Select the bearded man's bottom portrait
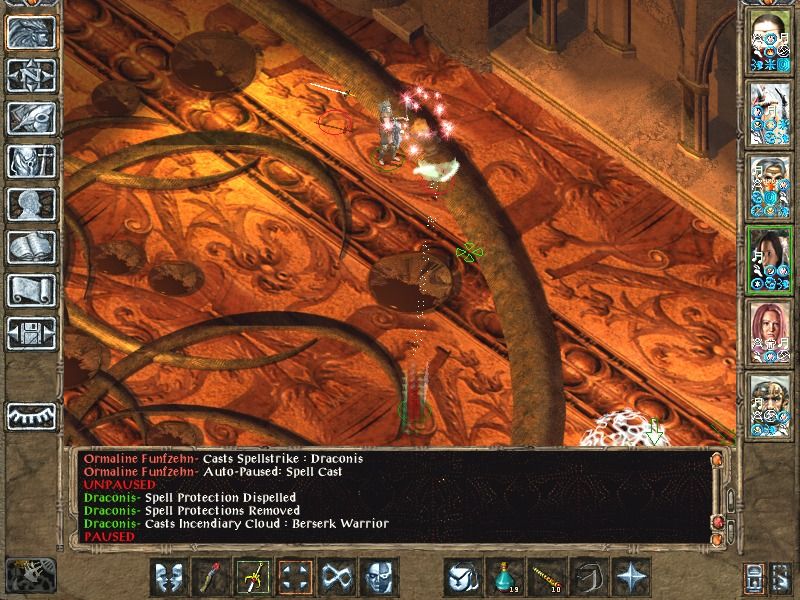The width and height of the screenshot is (800, 600). (x=770, y=404)
